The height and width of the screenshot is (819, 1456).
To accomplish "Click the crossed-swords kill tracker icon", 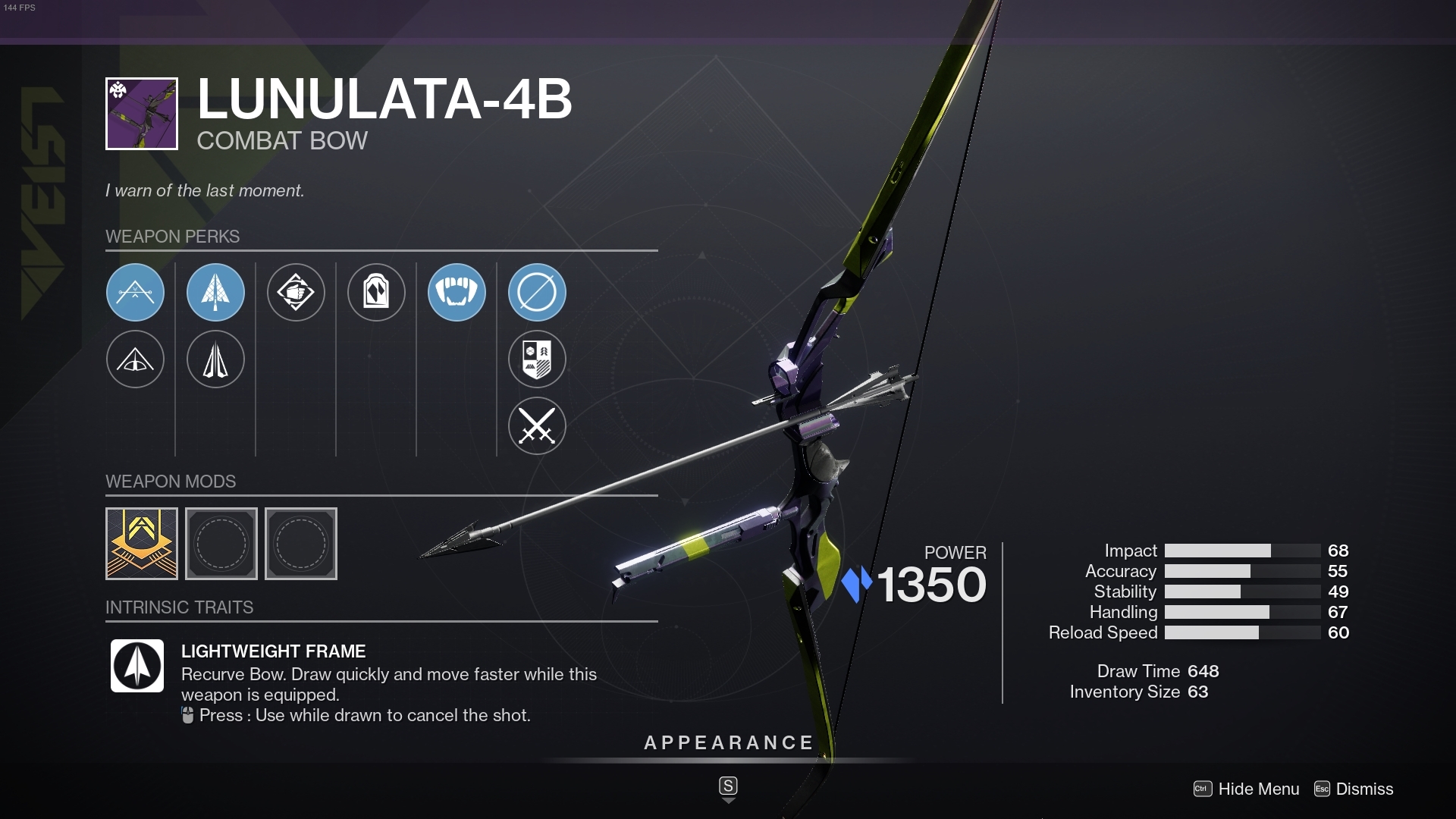I will [x=537, y=425].
